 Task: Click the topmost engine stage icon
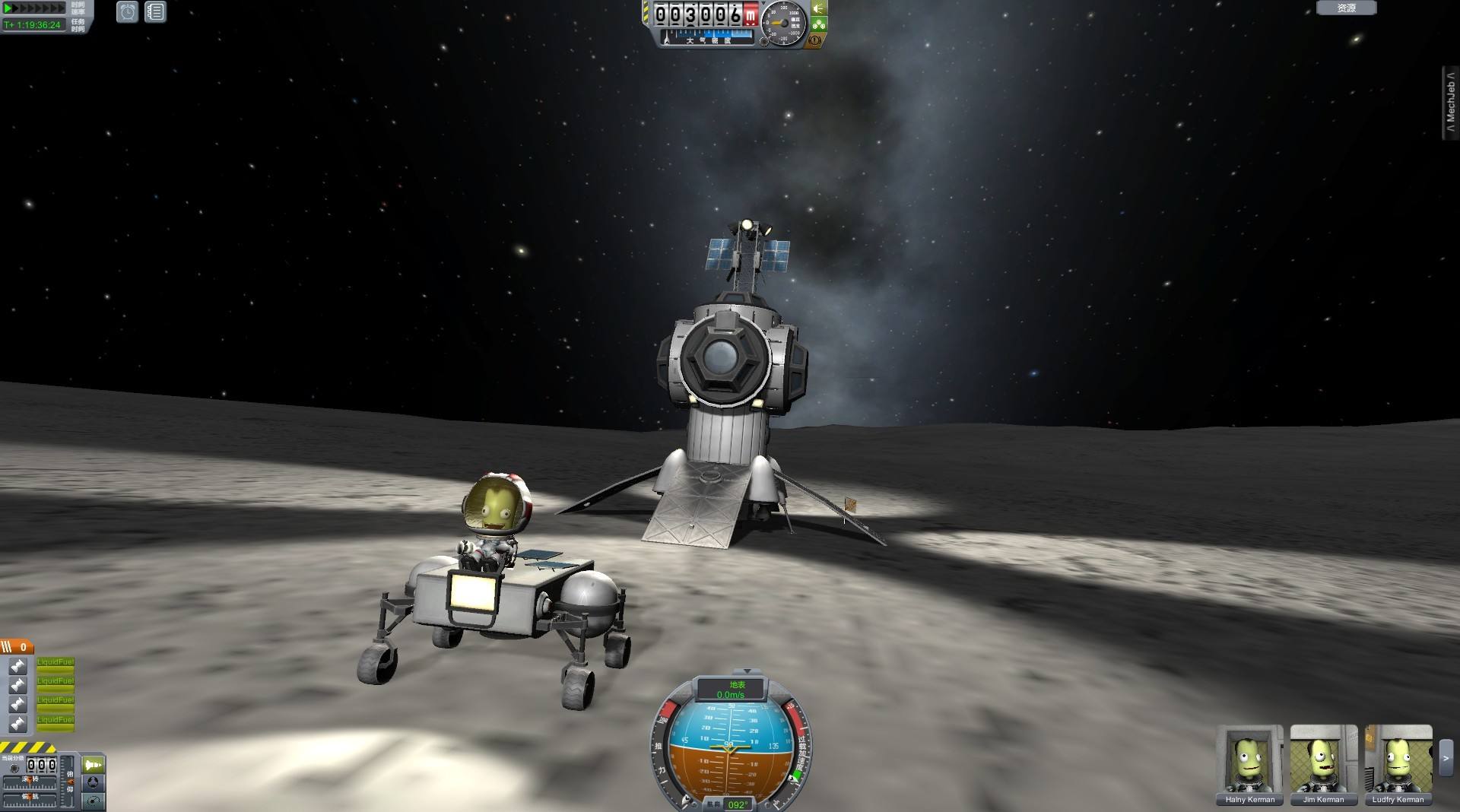coord(18,666)
